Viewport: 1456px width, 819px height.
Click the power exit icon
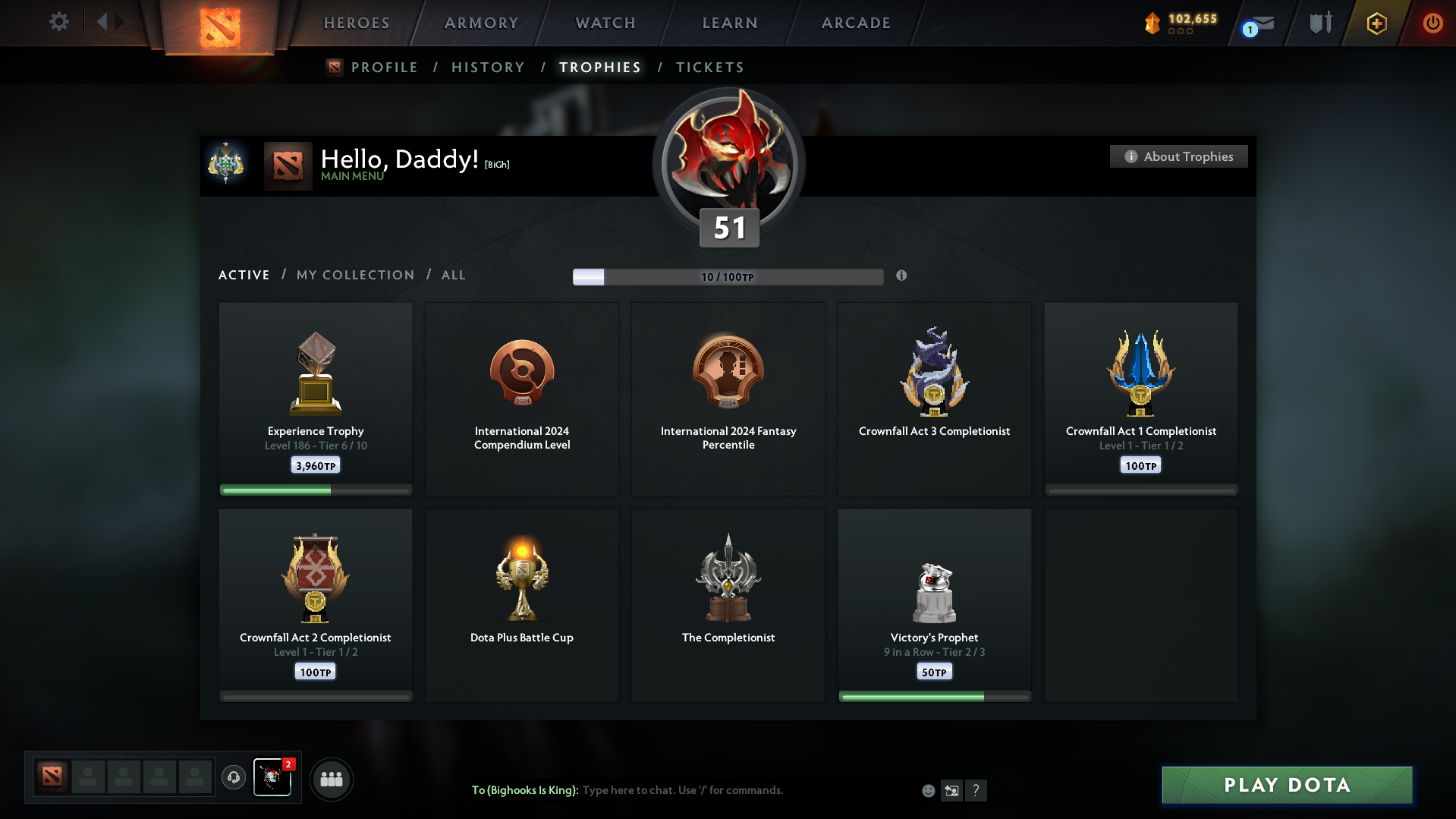click(x=1432, y=24)
